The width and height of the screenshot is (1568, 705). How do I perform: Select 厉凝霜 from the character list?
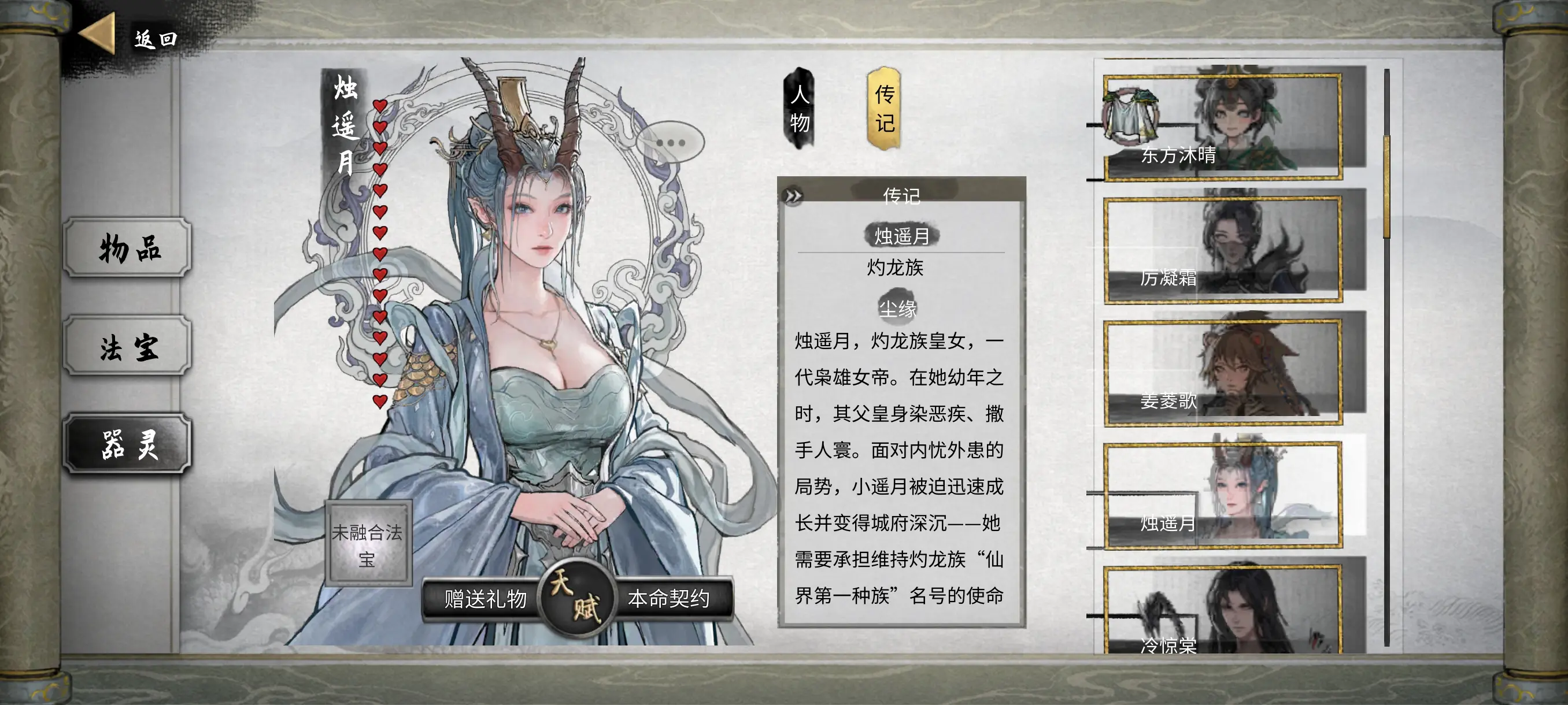(1222, 250)
